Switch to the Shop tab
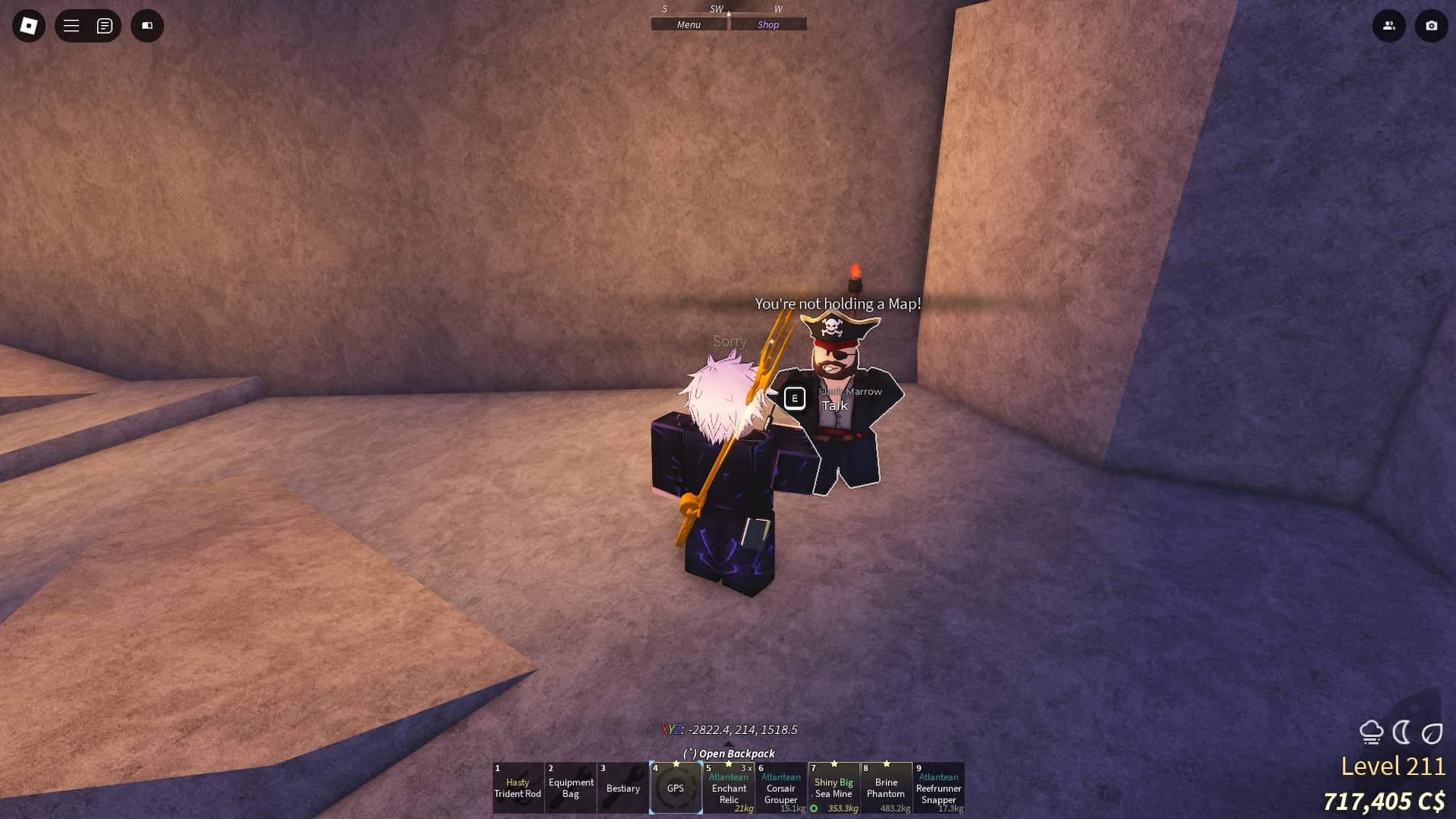This screenshot has height=819, width=1456. click(768, 24)
